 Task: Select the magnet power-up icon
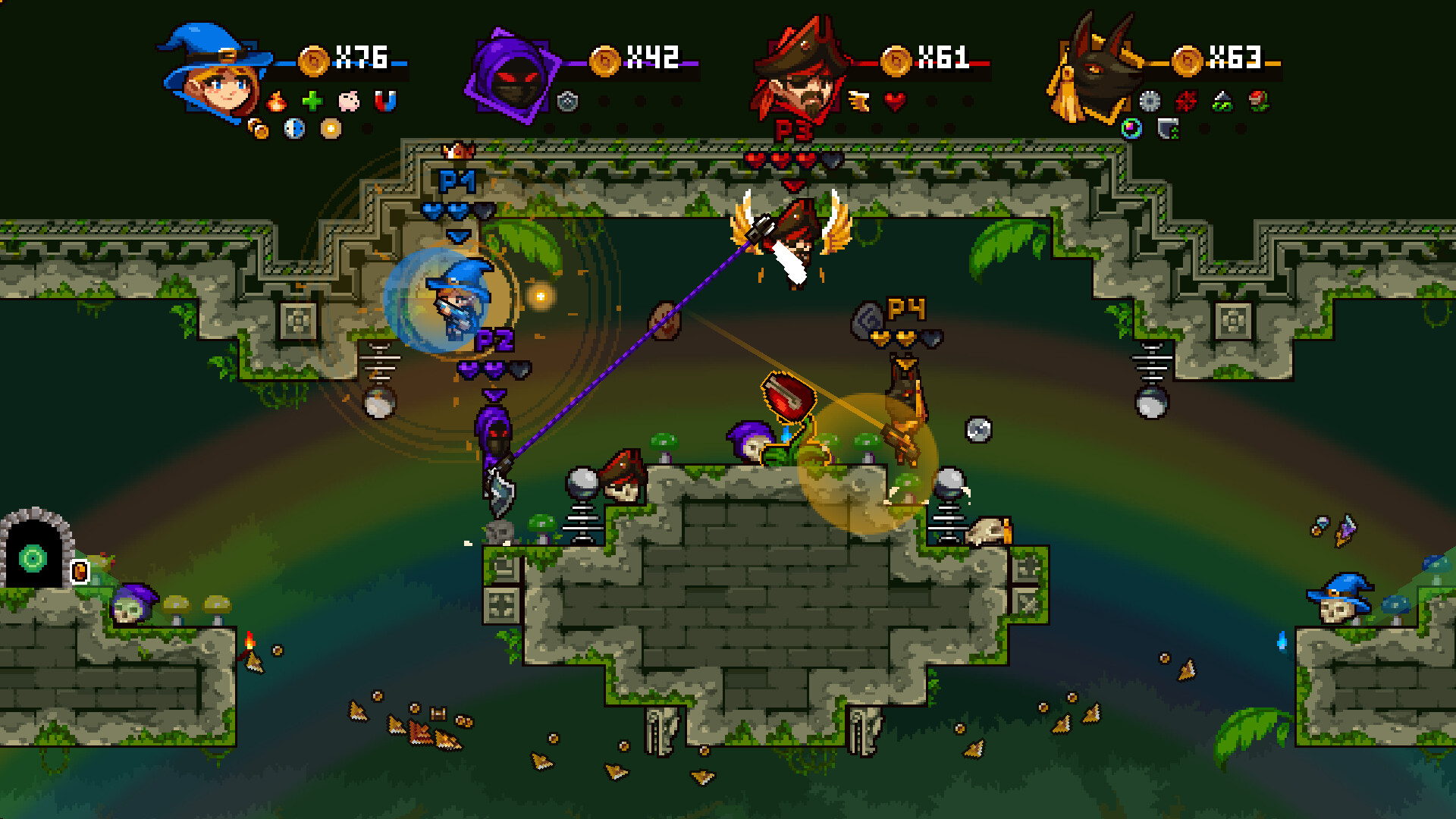pyautogui.click(x=385, y=101)
